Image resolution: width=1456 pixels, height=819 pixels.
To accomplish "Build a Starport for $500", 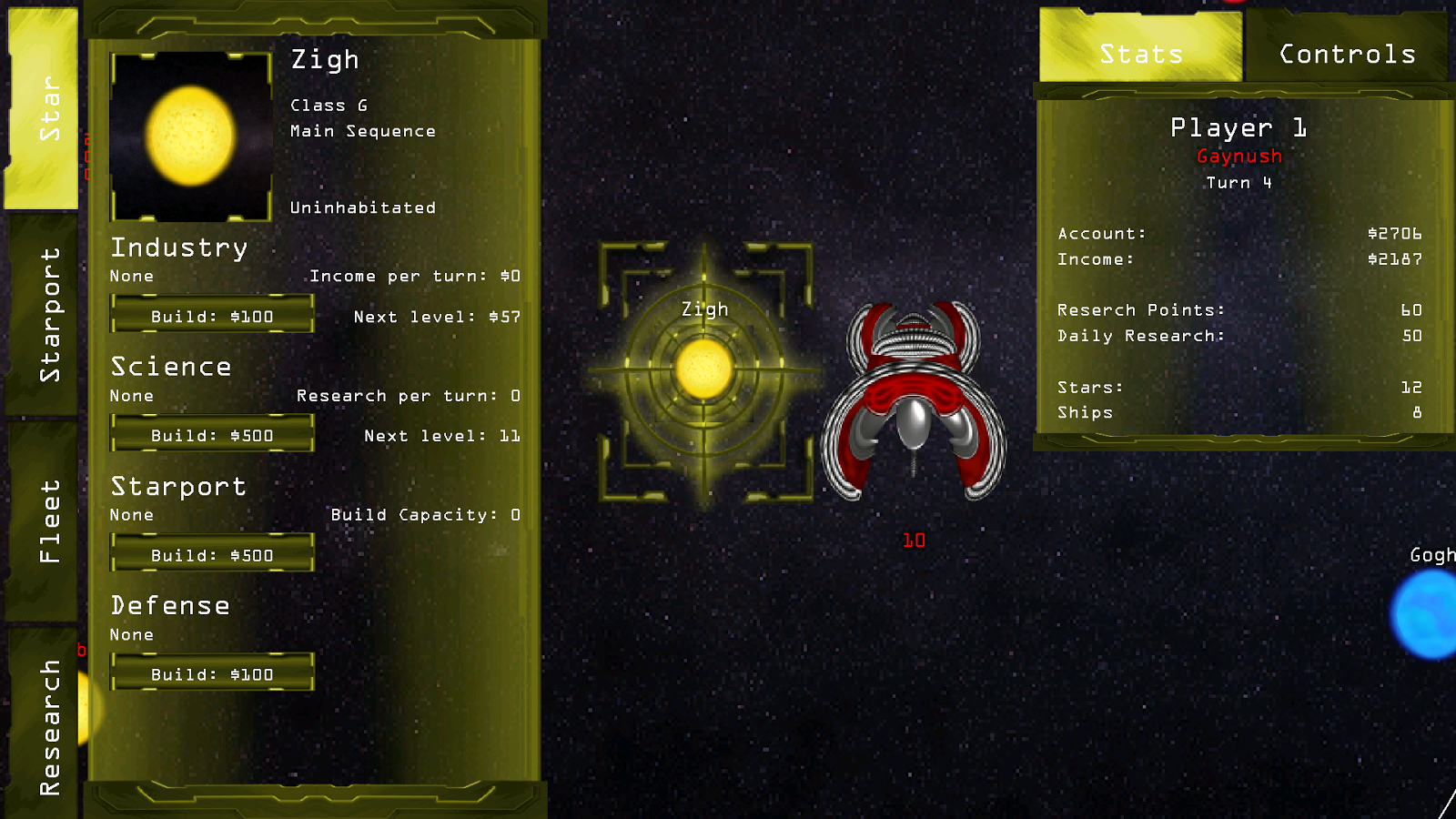I will click(211, 554).
